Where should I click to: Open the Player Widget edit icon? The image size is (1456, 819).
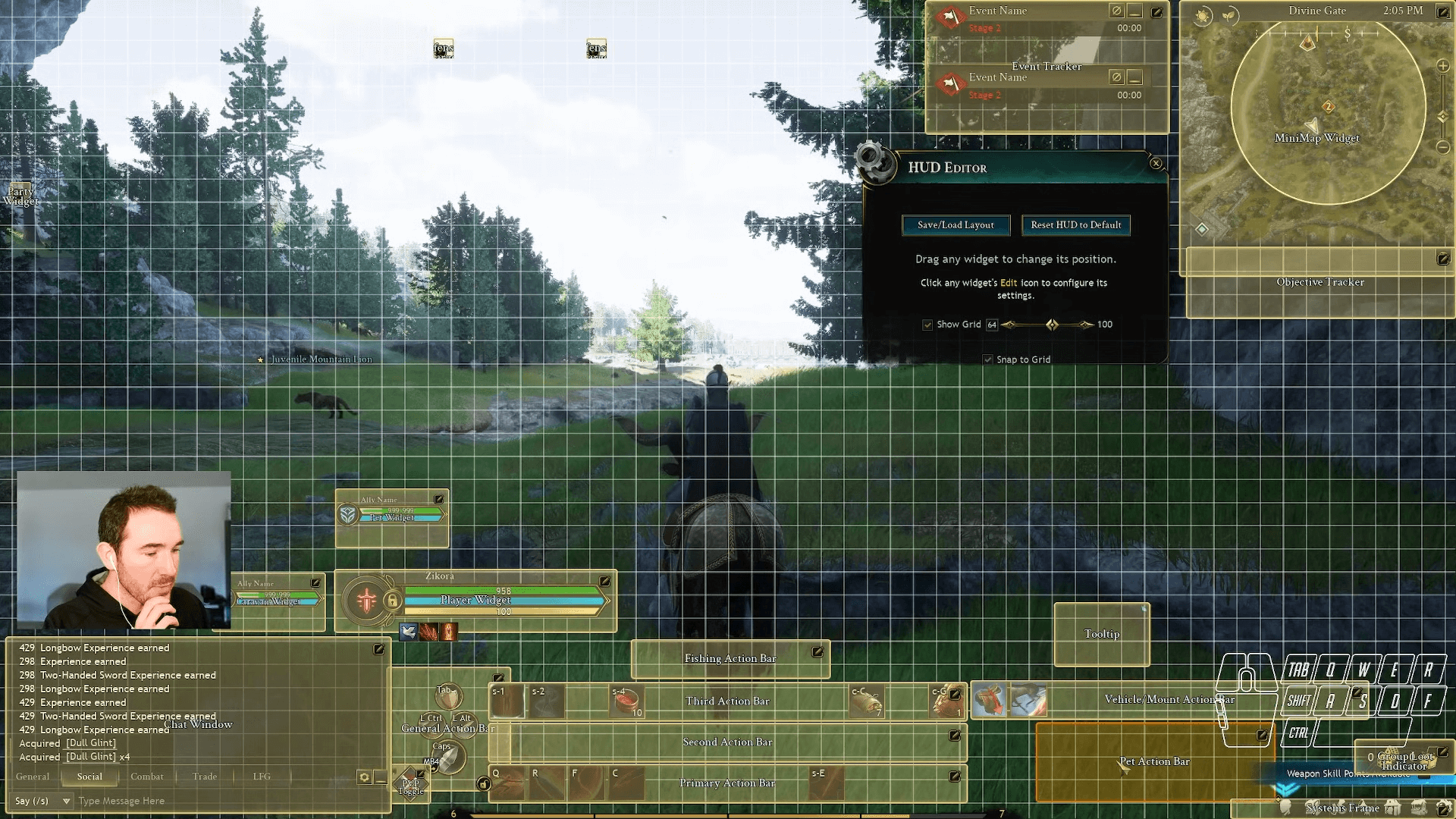point(604,582)
